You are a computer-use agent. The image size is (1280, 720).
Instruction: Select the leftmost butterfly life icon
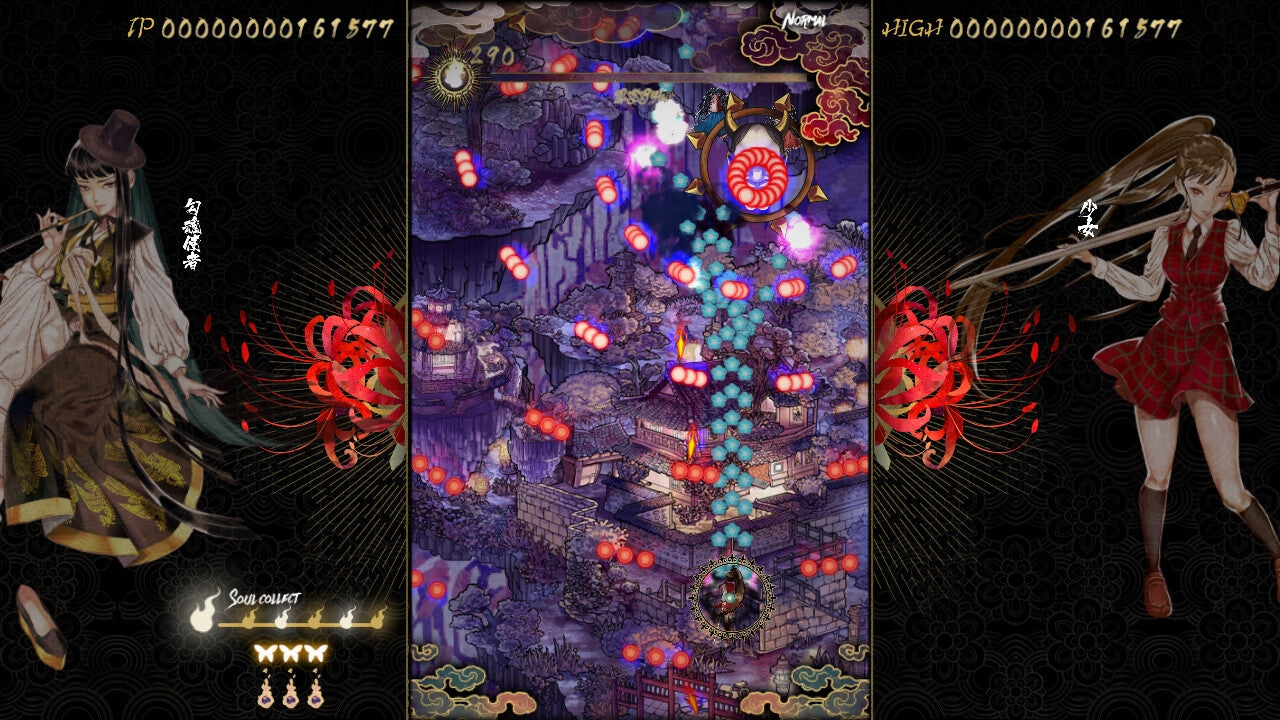[266, 653]
